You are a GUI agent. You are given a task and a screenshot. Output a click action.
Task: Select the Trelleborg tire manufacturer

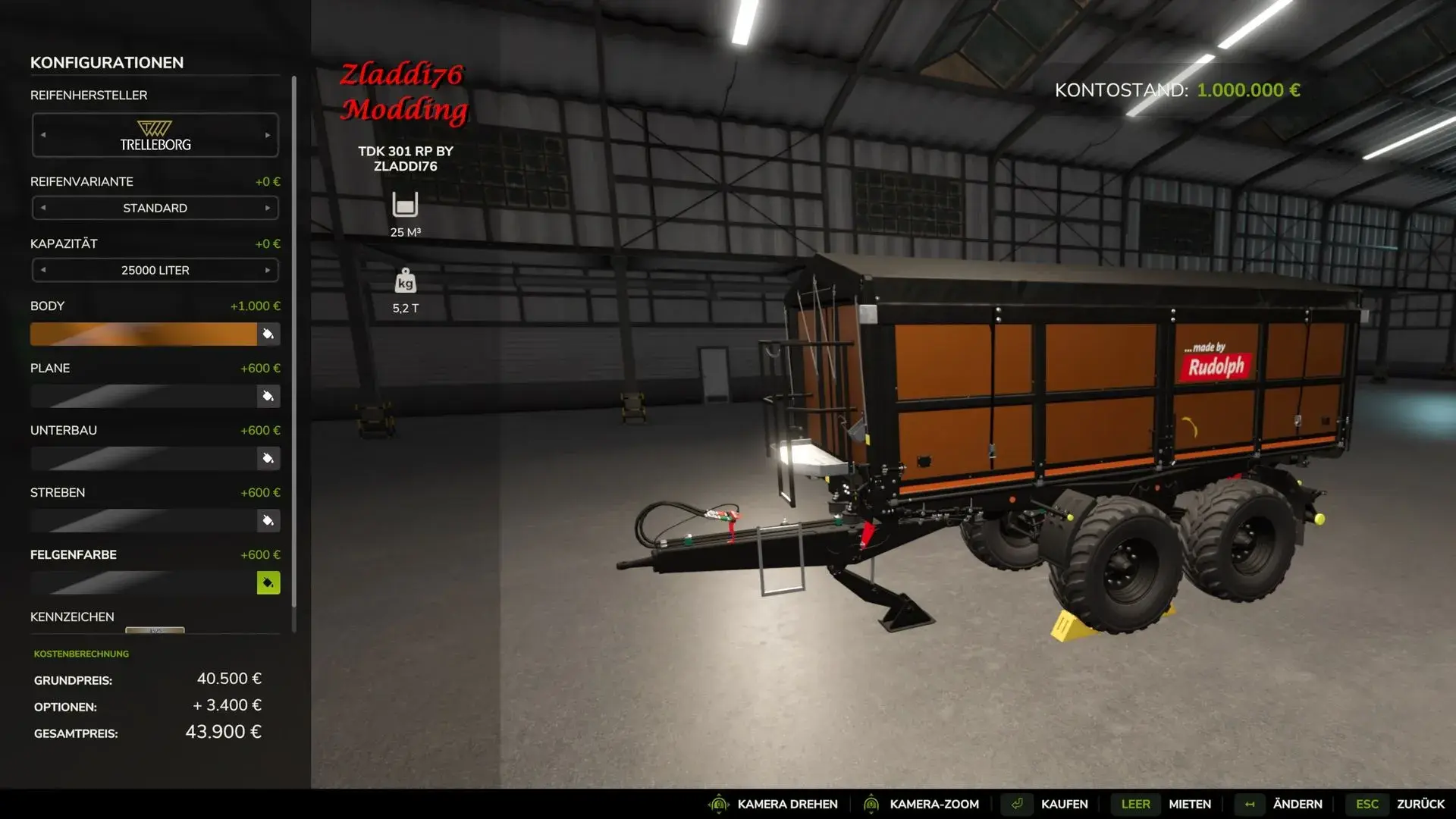(155, 135)
